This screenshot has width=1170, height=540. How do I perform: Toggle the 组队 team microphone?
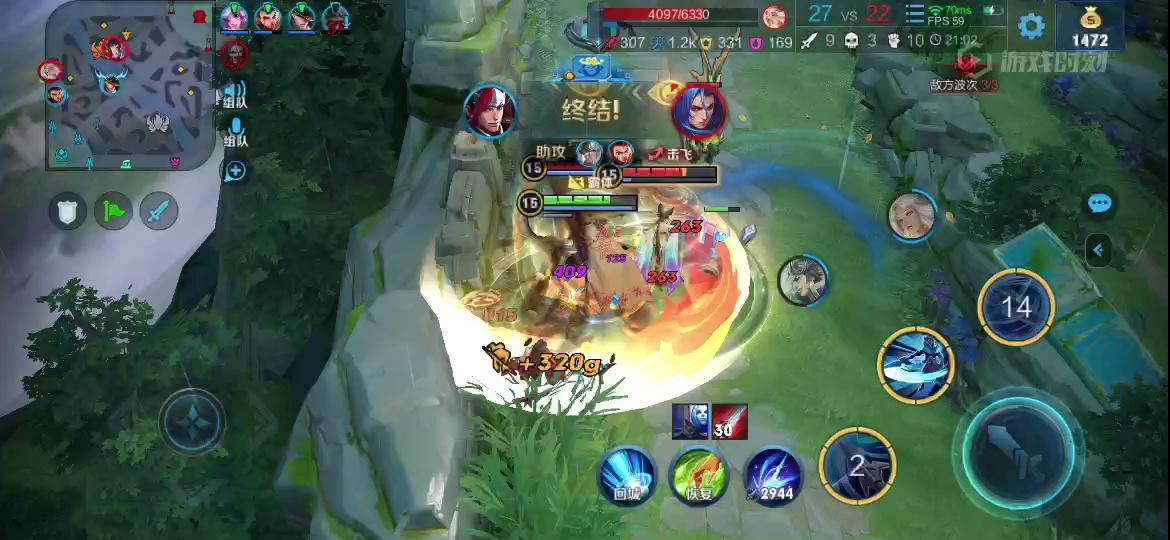click(x=236, y=129)
